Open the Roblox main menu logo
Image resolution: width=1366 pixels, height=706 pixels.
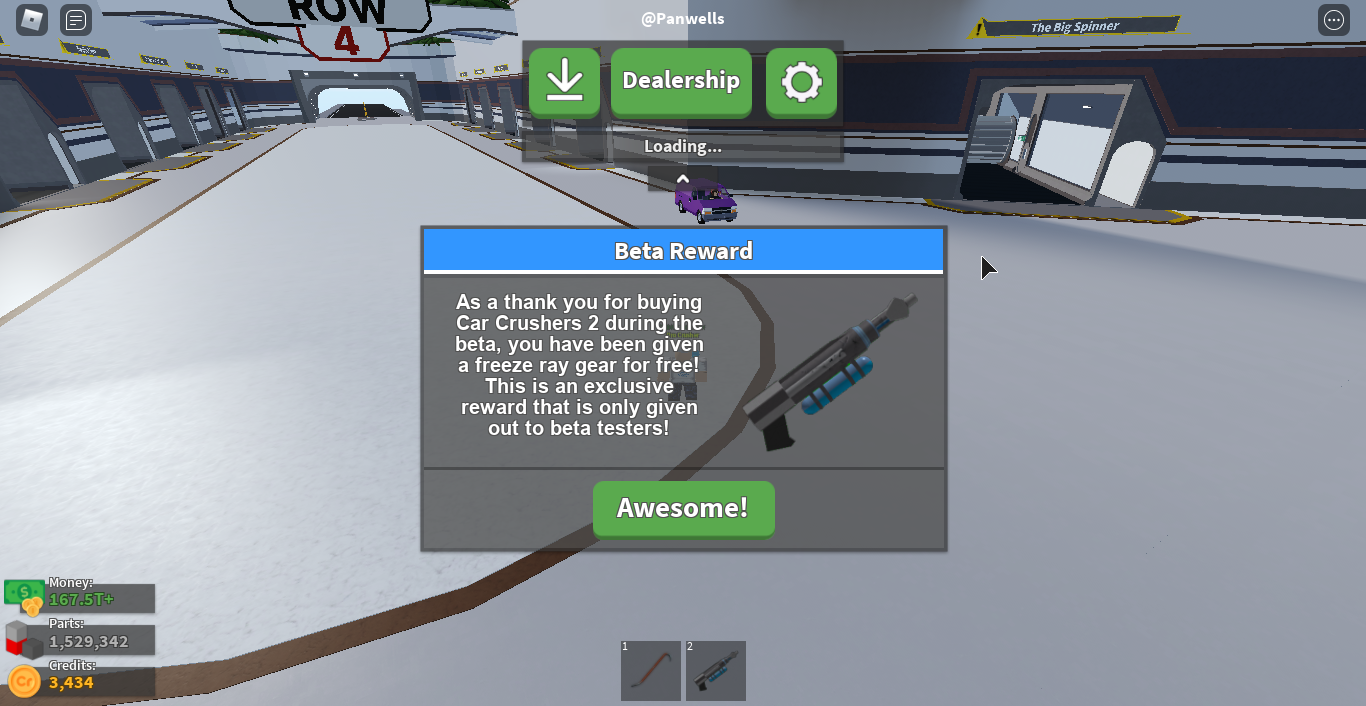point(33,20)
